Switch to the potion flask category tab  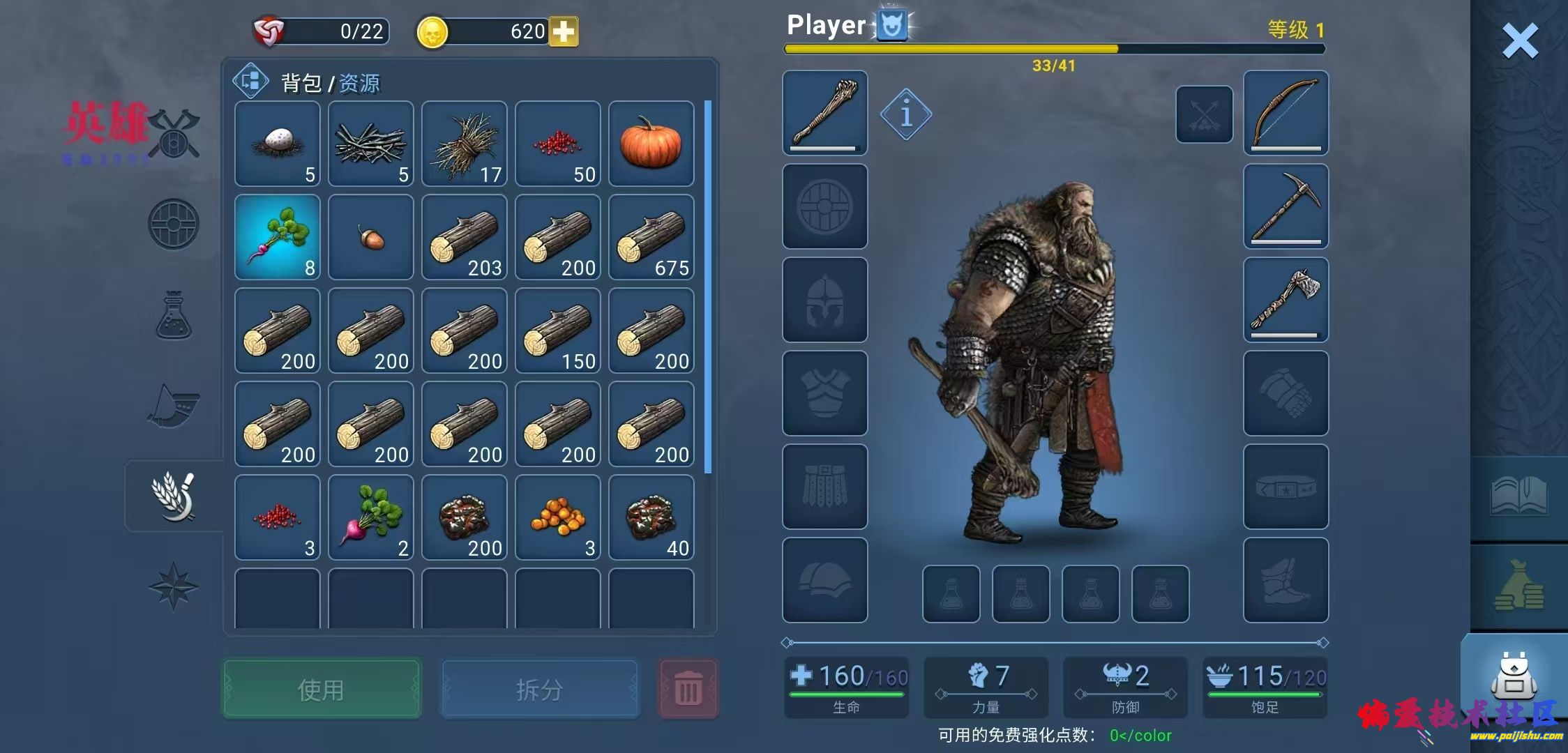point(174,316)
